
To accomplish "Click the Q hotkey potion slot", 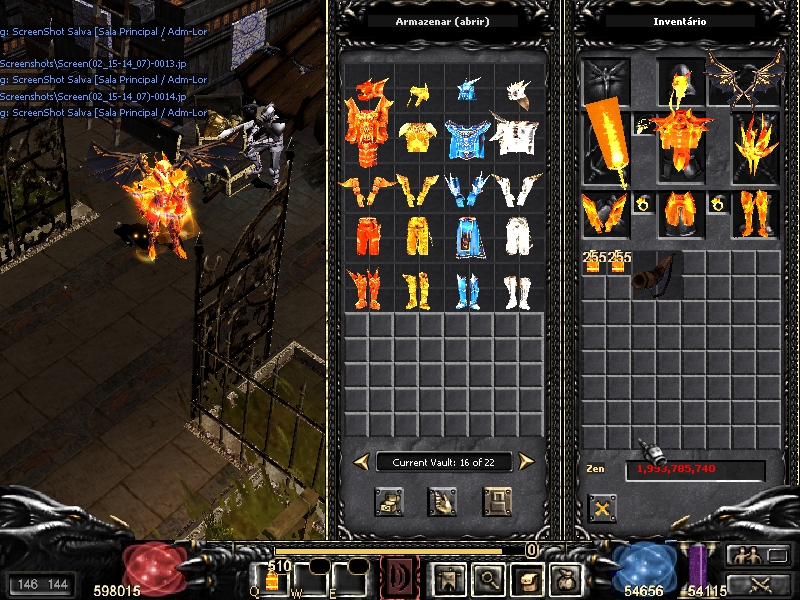I will point(271,580).
